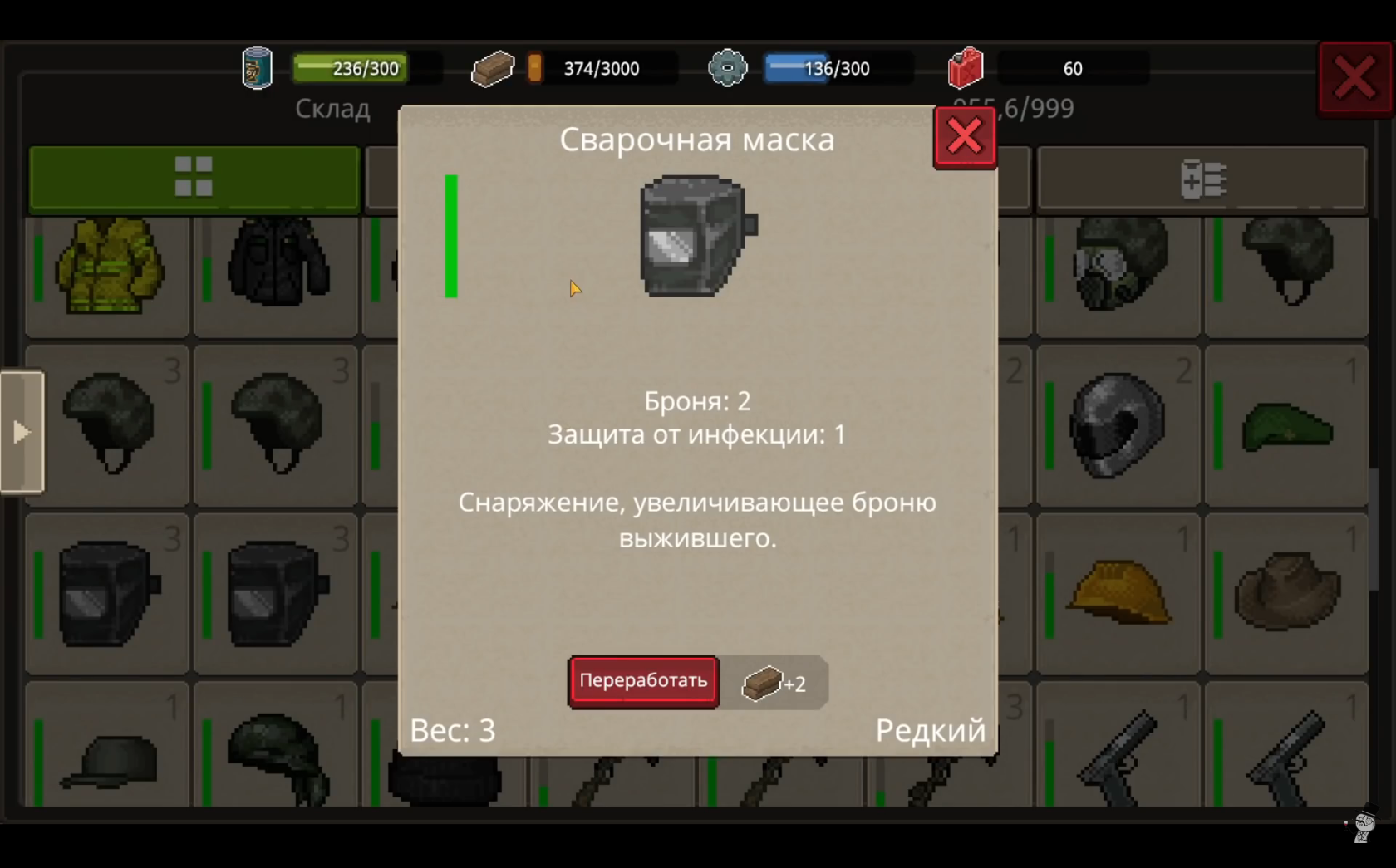Close the warehouse screen

click(1354, 80)
